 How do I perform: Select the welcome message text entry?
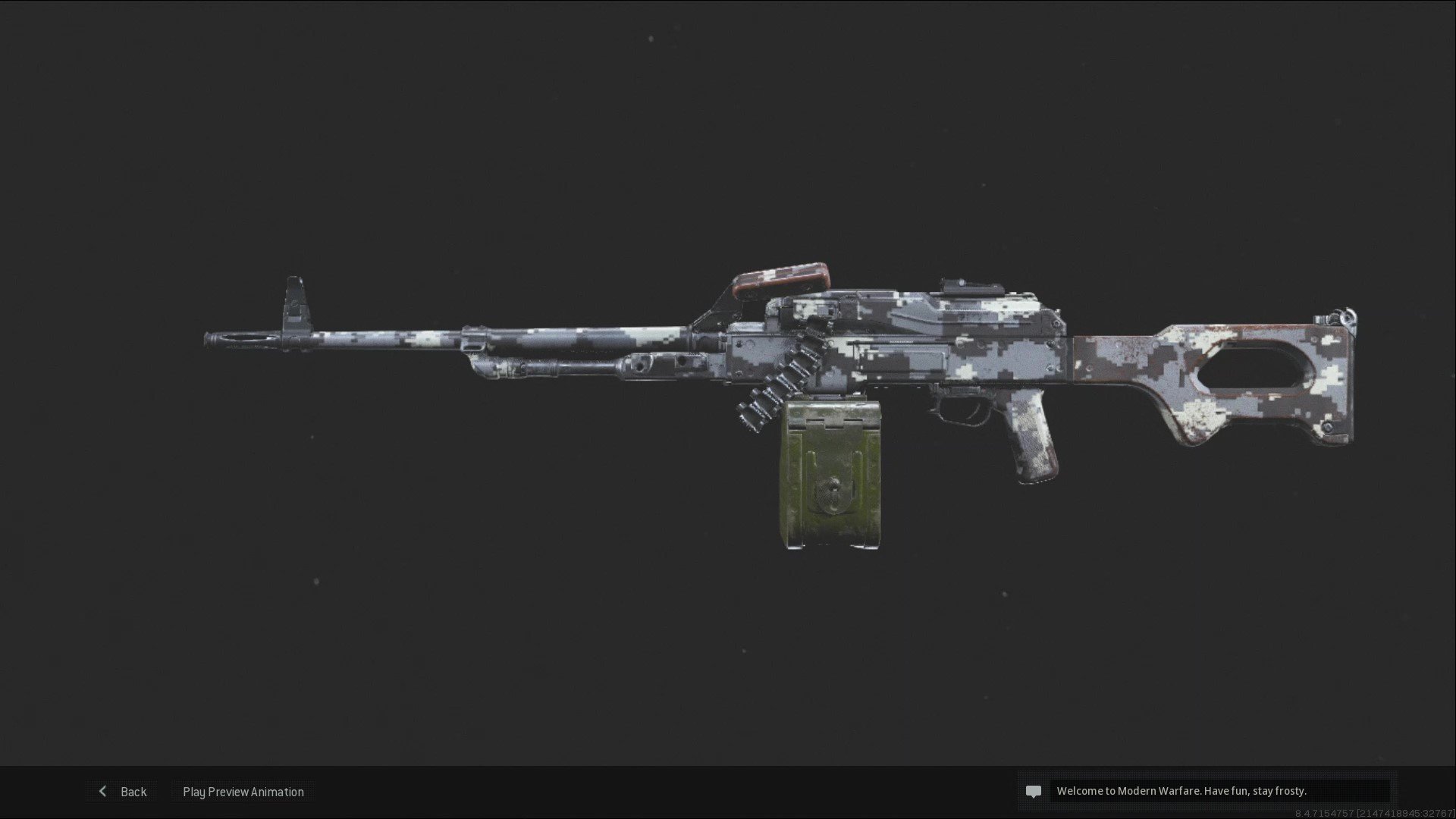(x=1181, y=790)
